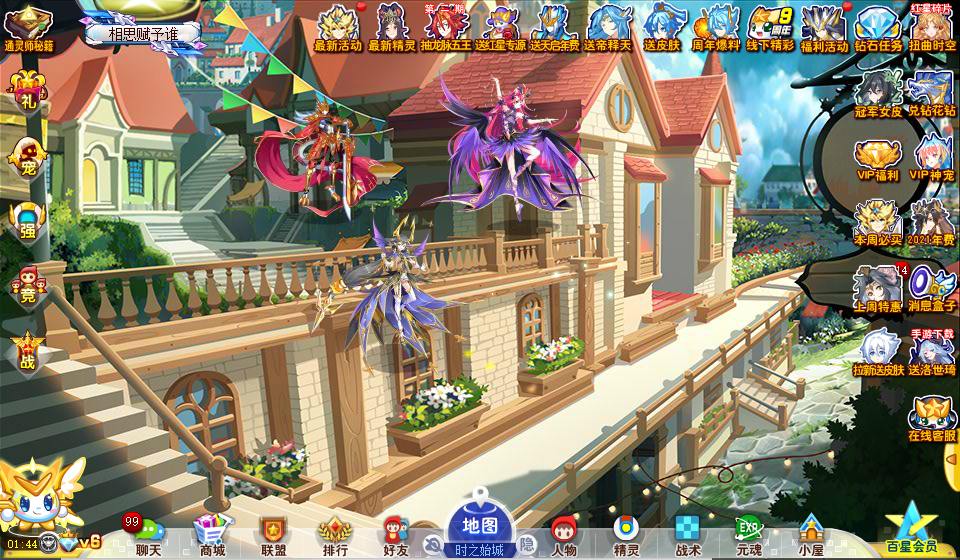The width and height of the screenshot is (960, 560).
Task: Open the 商城 shop
Action: click(211, 536)
